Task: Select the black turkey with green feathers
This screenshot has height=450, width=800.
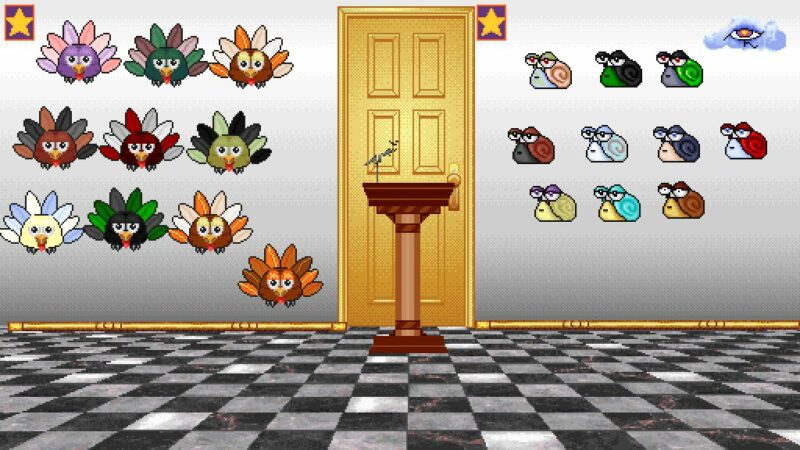Action: point(125,221)
